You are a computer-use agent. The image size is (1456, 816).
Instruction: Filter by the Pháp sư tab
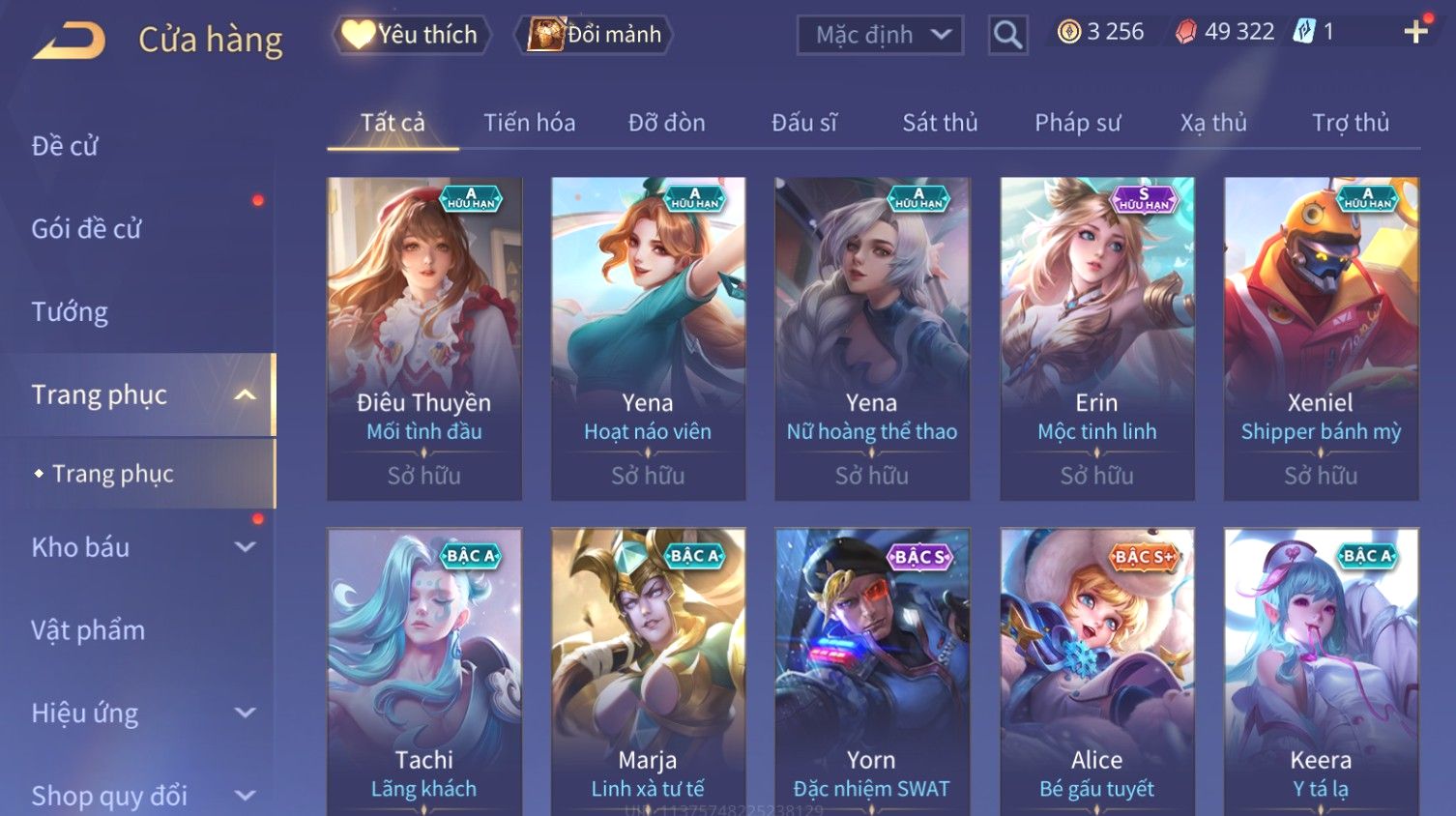(1077, 123)
